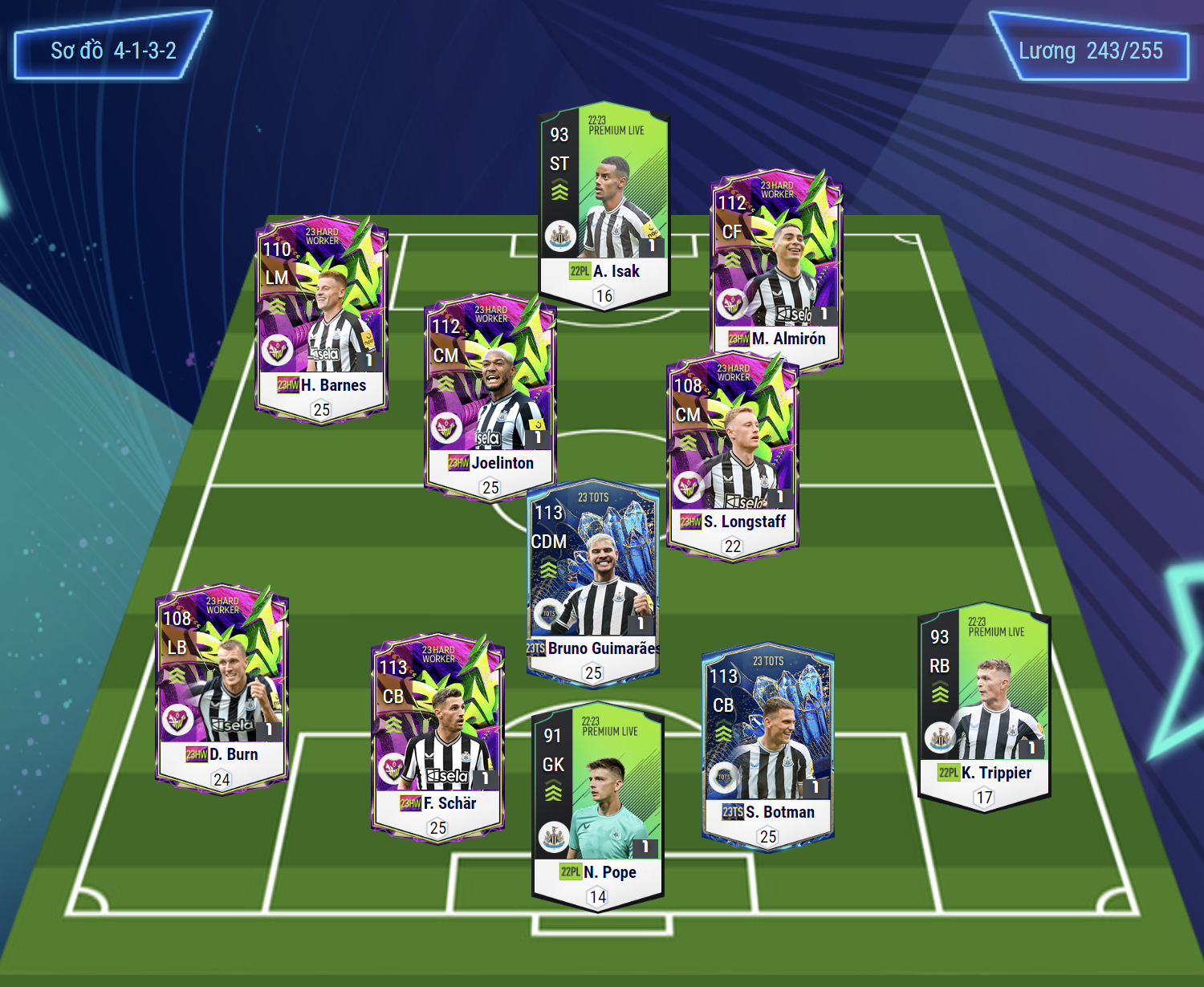Select the A. Isak striker card
Viewport: 1204px width, 987px height.
click(604, 206)
